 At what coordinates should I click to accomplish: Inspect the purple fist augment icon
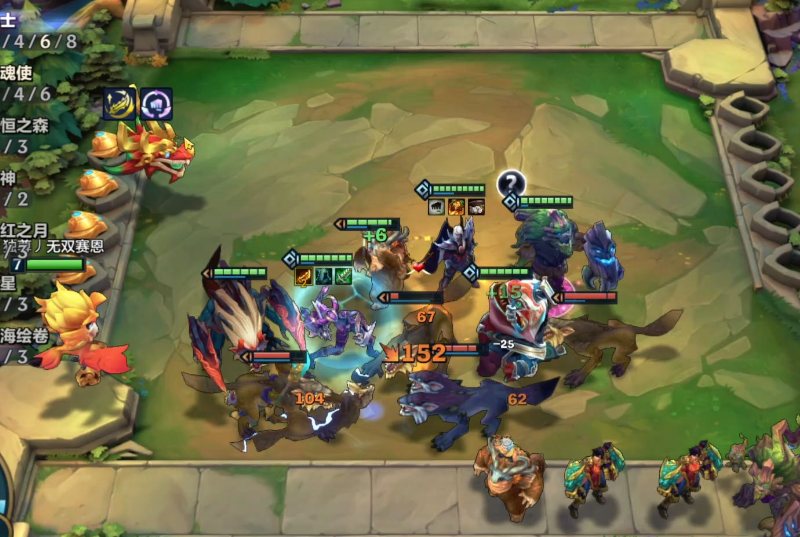(156, 103)
